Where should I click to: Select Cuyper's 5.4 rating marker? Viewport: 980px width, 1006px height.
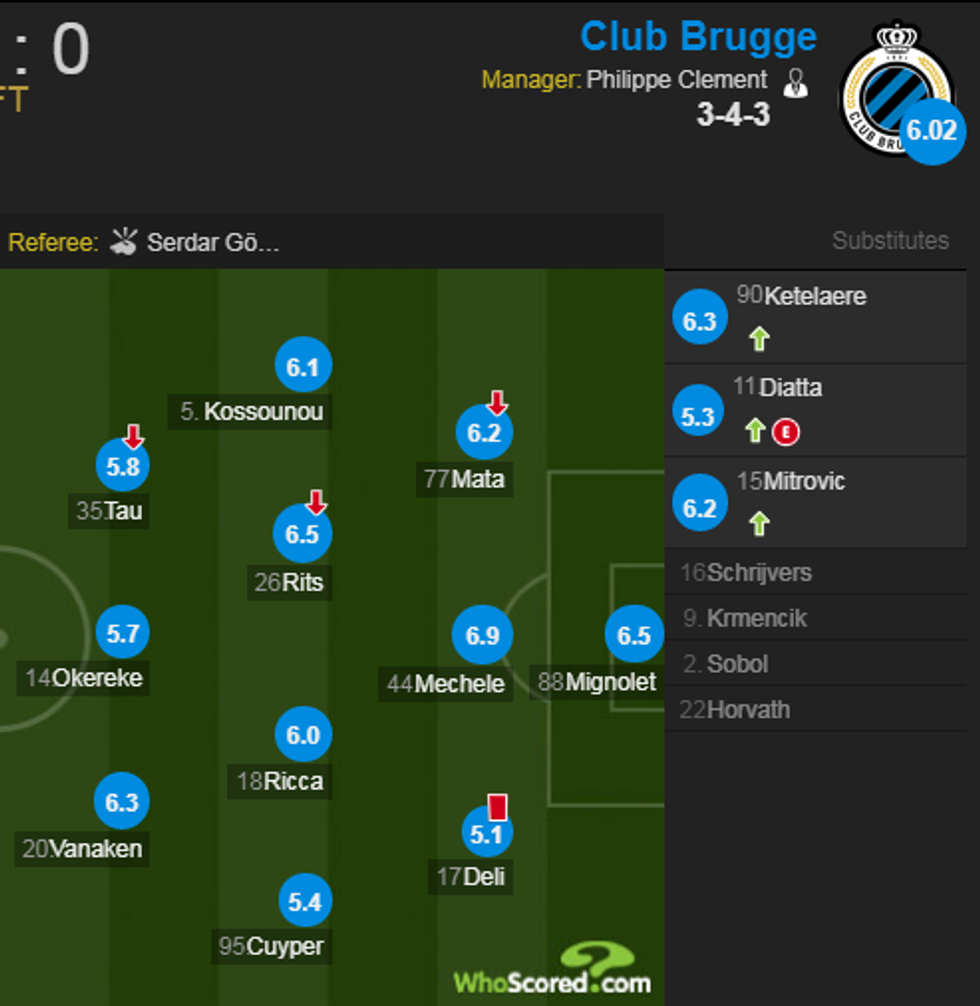(x=303, y=903)
